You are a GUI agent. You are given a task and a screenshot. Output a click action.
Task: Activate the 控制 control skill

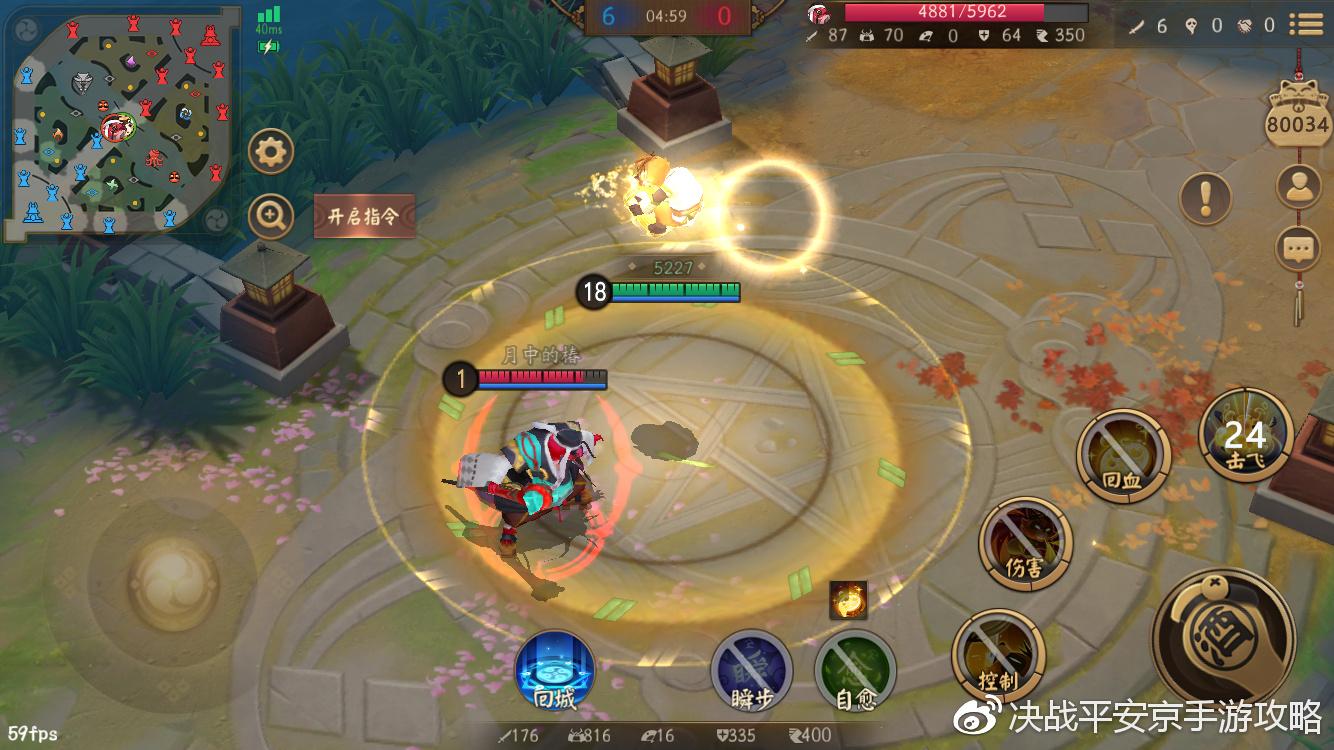tap(998, 656)
